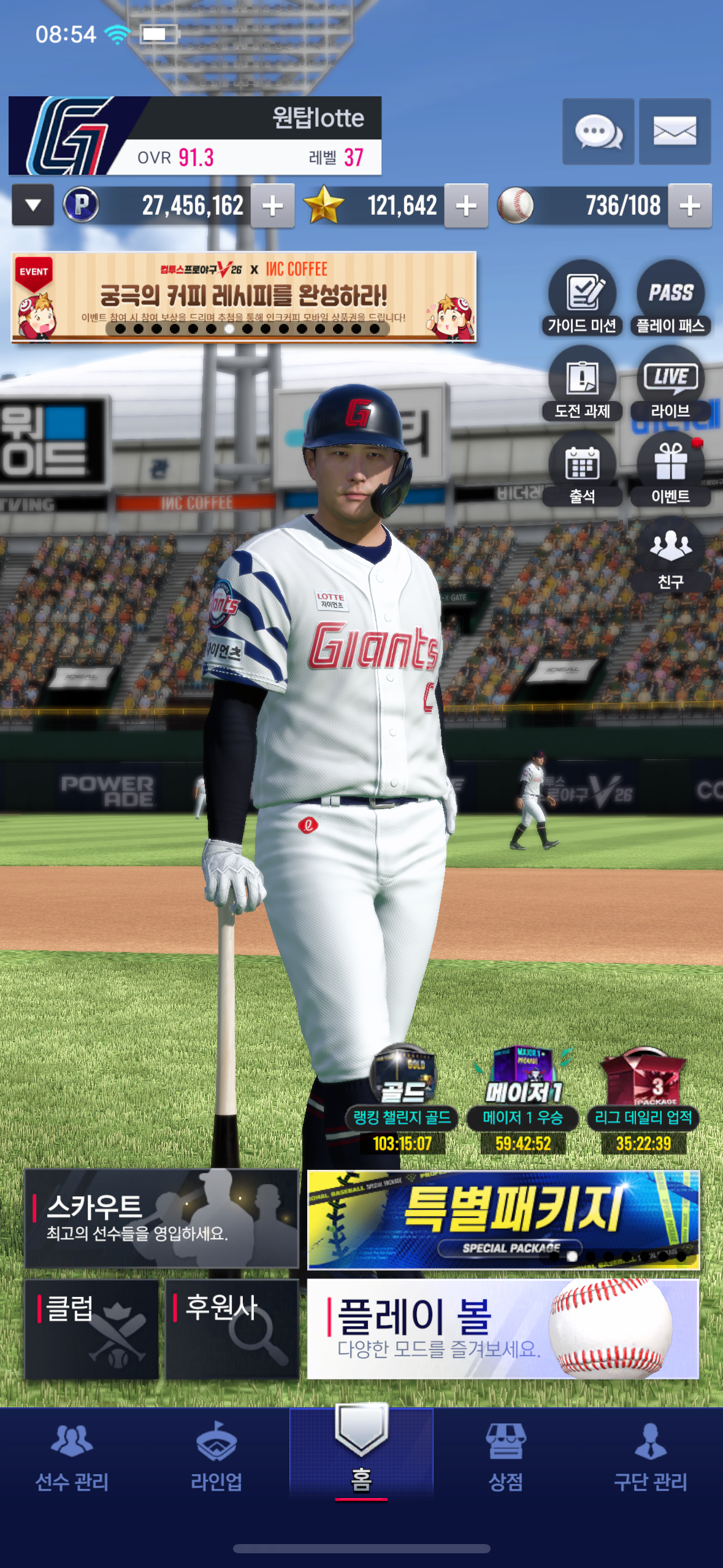Open the 스카우트 scout panel
The width and height of the screenshot is (723, 1568).
point(161,1218)
